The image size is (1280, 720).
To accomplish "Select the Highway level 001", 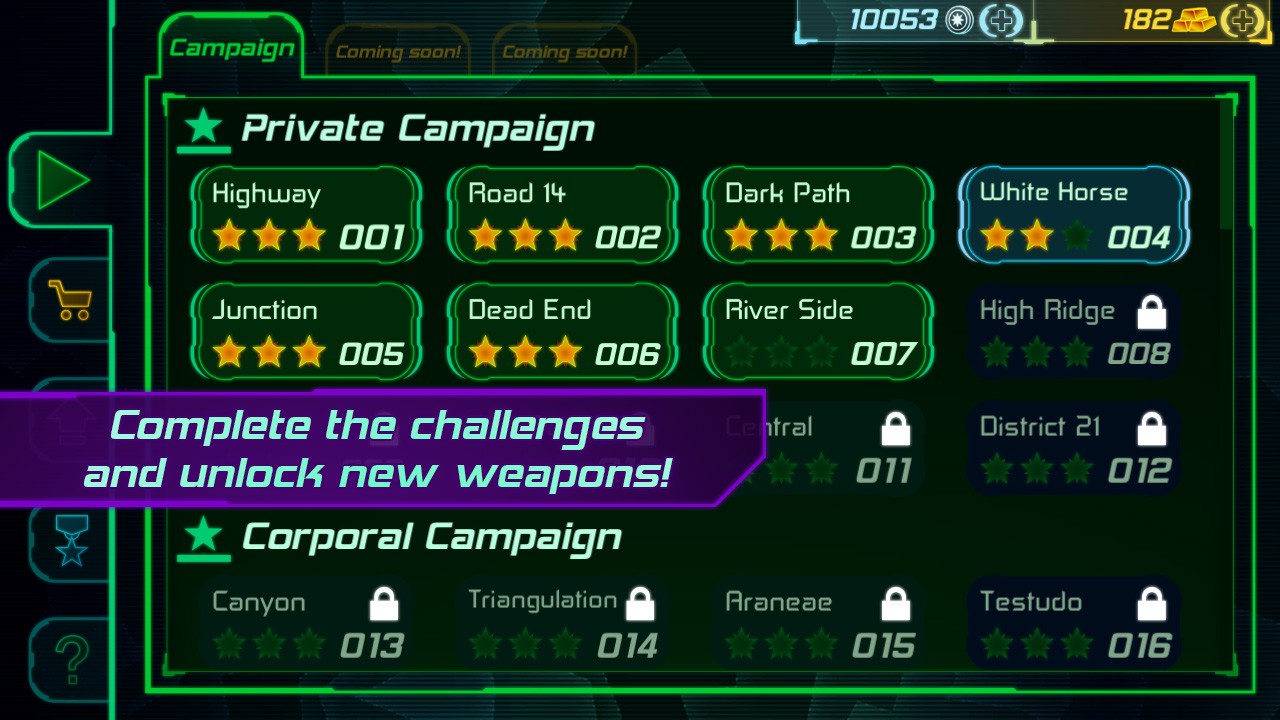I will point(307,216).
